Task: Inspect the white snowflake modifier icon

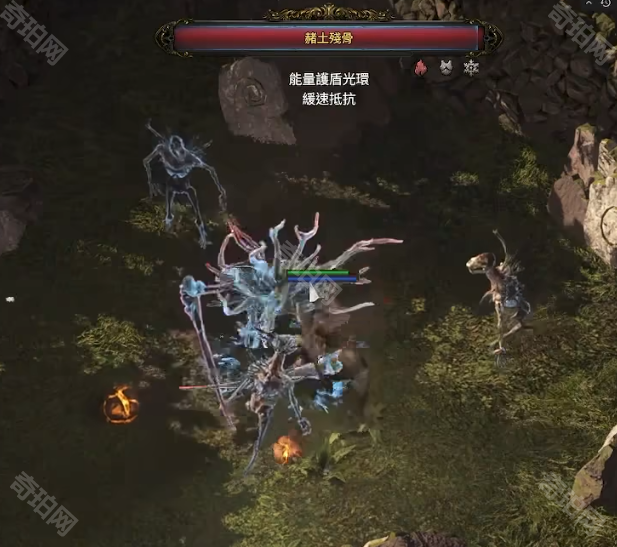Action: [x=471, y=68]
